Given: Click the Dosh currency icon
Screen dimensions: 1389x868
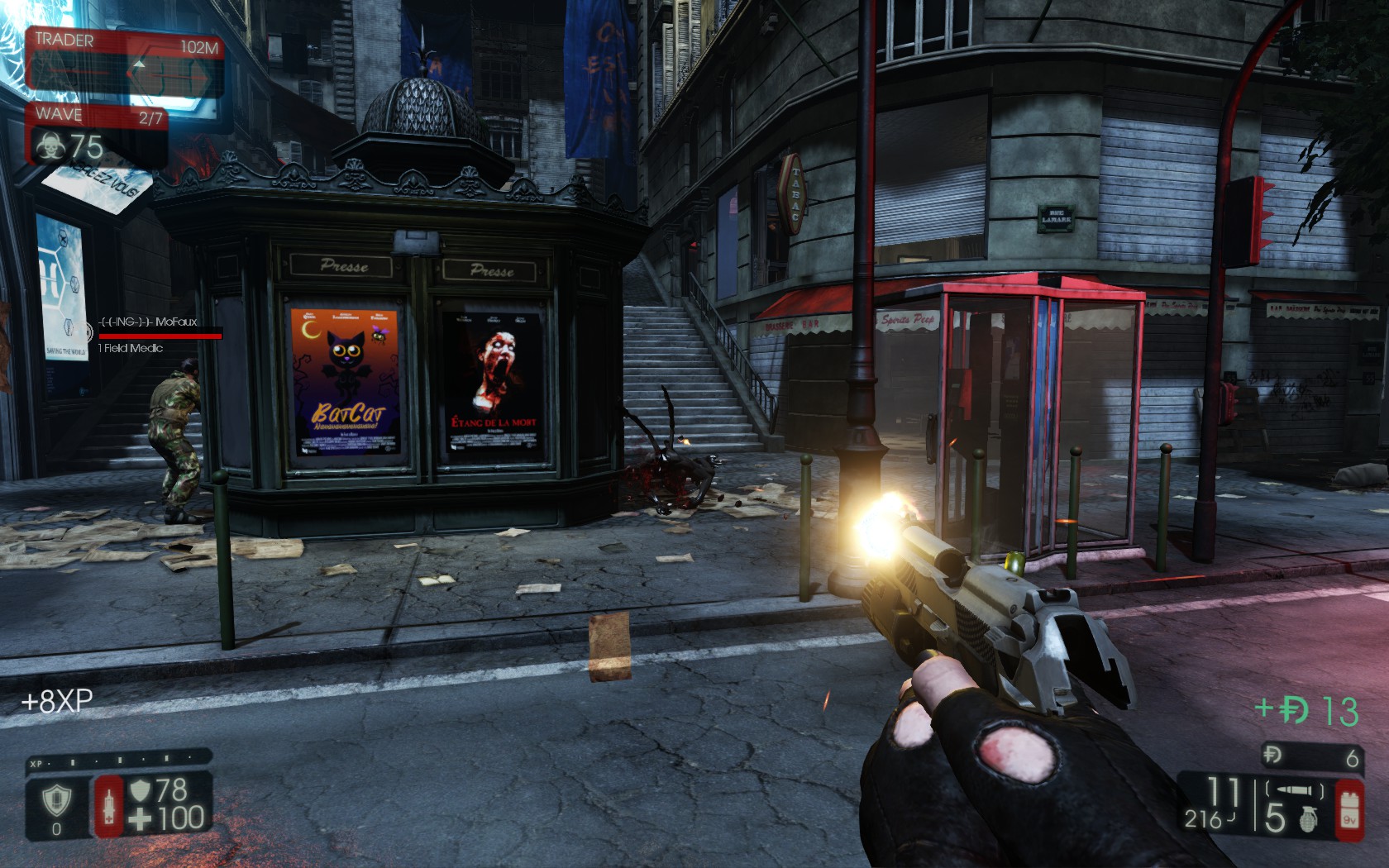Looking at the screenshot, I should 1272,755.
